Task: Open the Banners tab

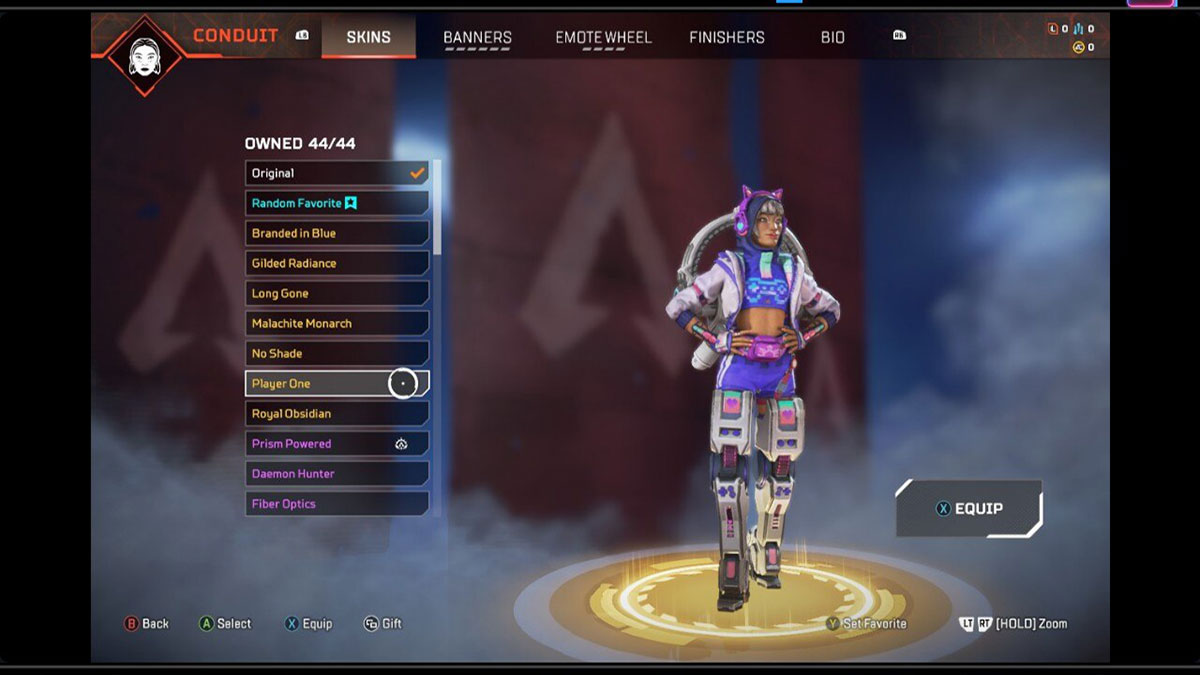Action: [477, 37]
